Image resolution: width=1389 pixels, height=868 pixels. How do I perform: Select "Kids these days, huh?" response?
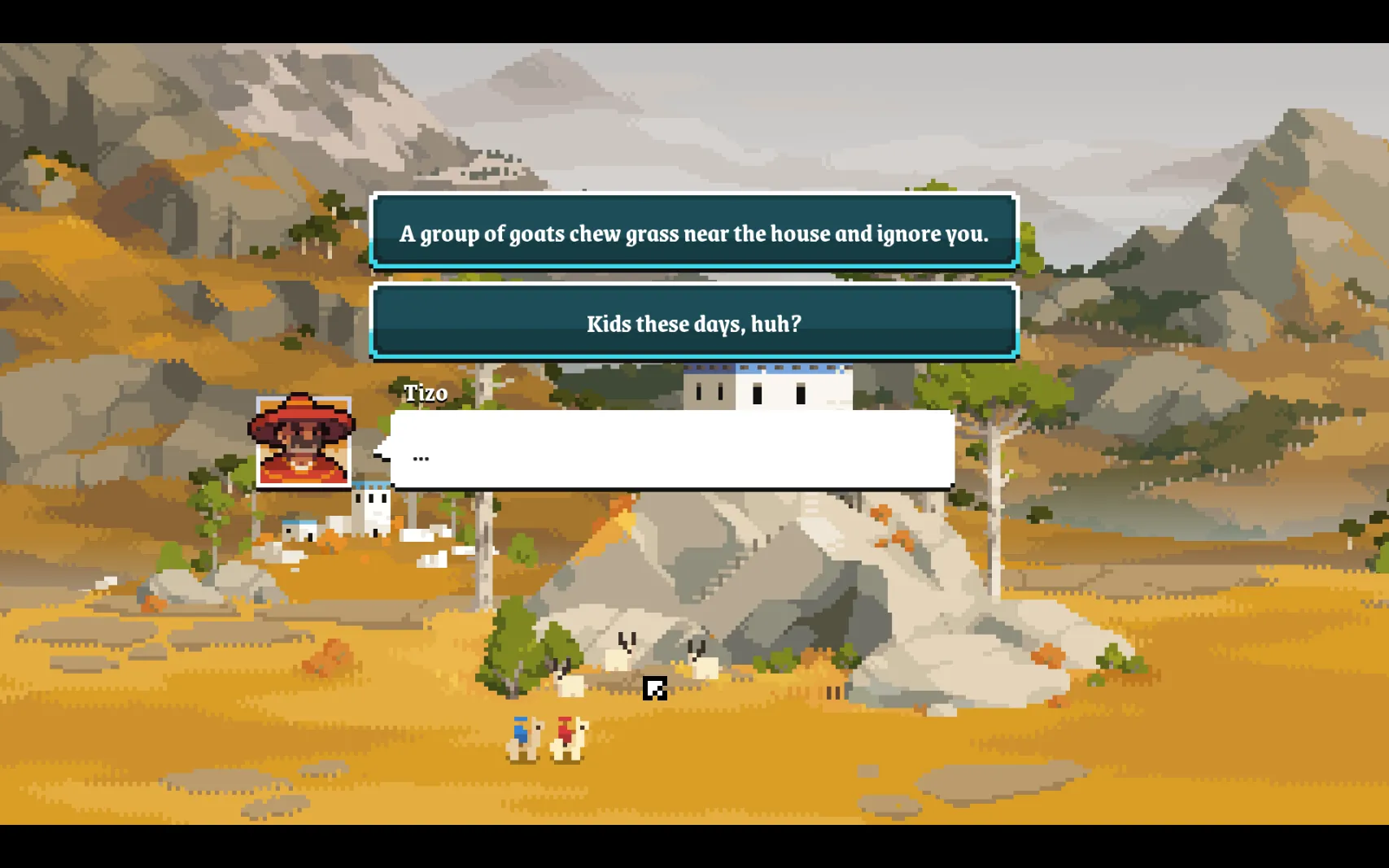pos(694,323)
